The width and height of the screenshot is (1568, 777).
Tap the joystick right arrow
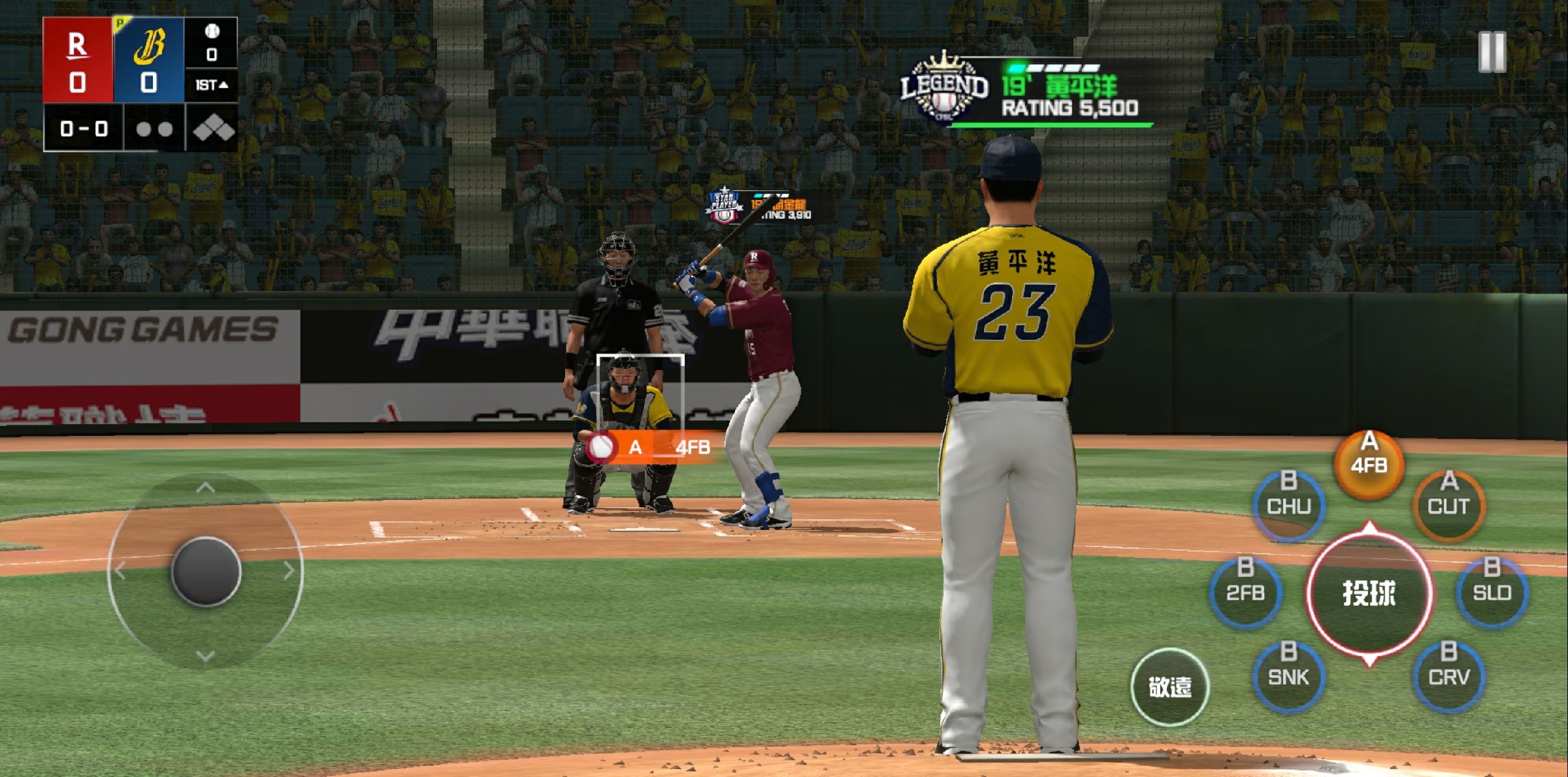tap(289, 571)
